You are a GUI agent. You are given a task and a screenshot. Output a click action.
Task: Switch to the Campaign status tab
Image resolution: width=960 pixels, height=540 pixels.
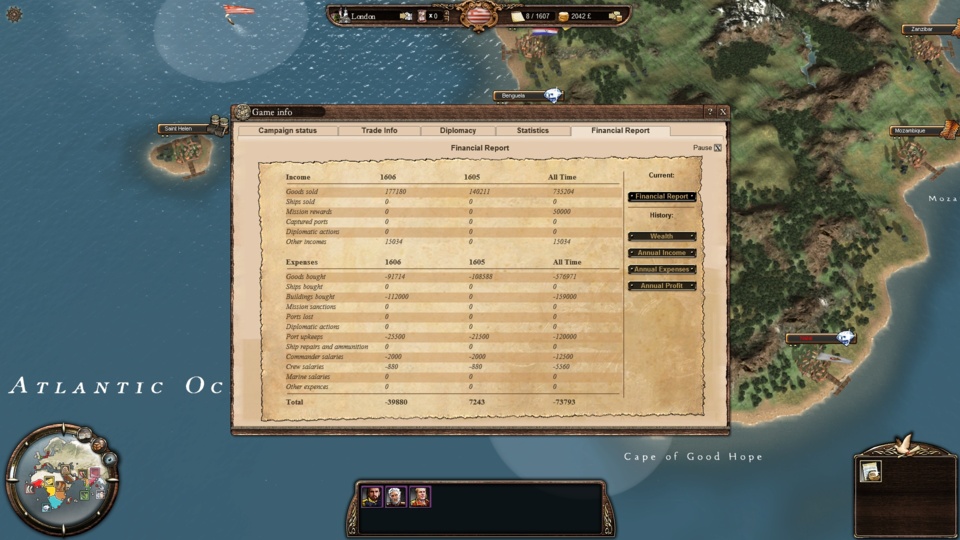(287, 131)
